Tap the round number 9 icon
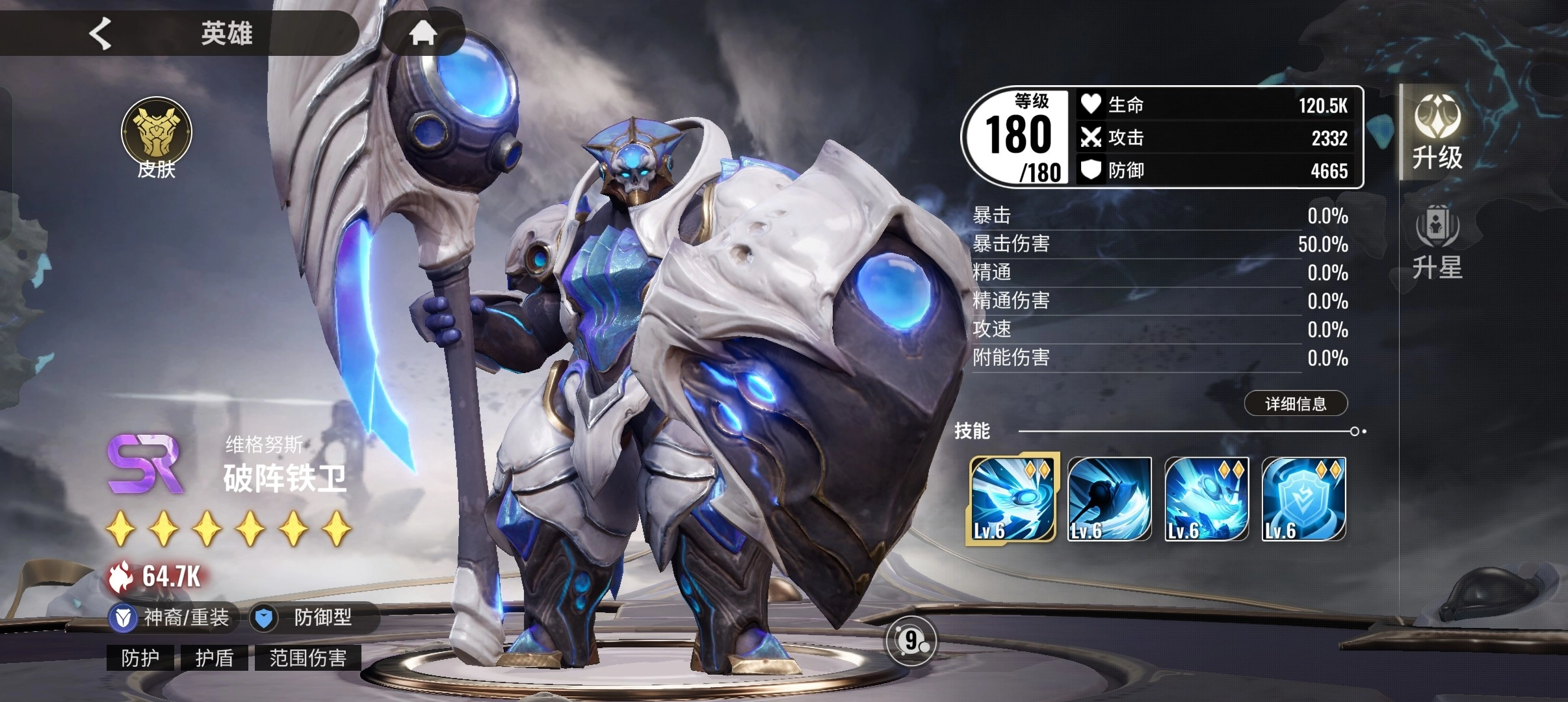The image size is (1568, 702). click(911, 641)
